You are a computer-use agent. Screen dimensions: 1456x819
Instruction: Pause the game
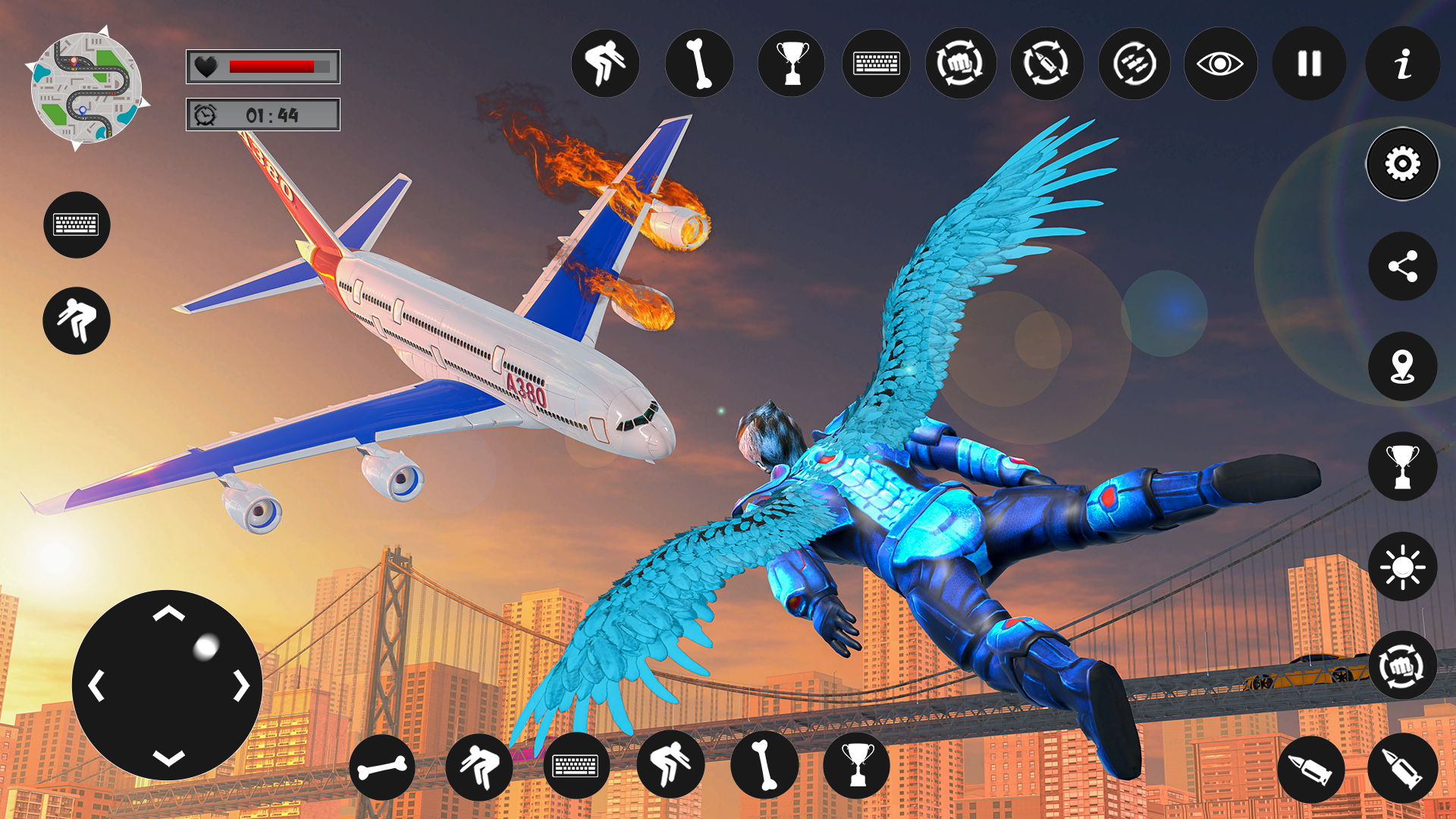pos(1308,64)
